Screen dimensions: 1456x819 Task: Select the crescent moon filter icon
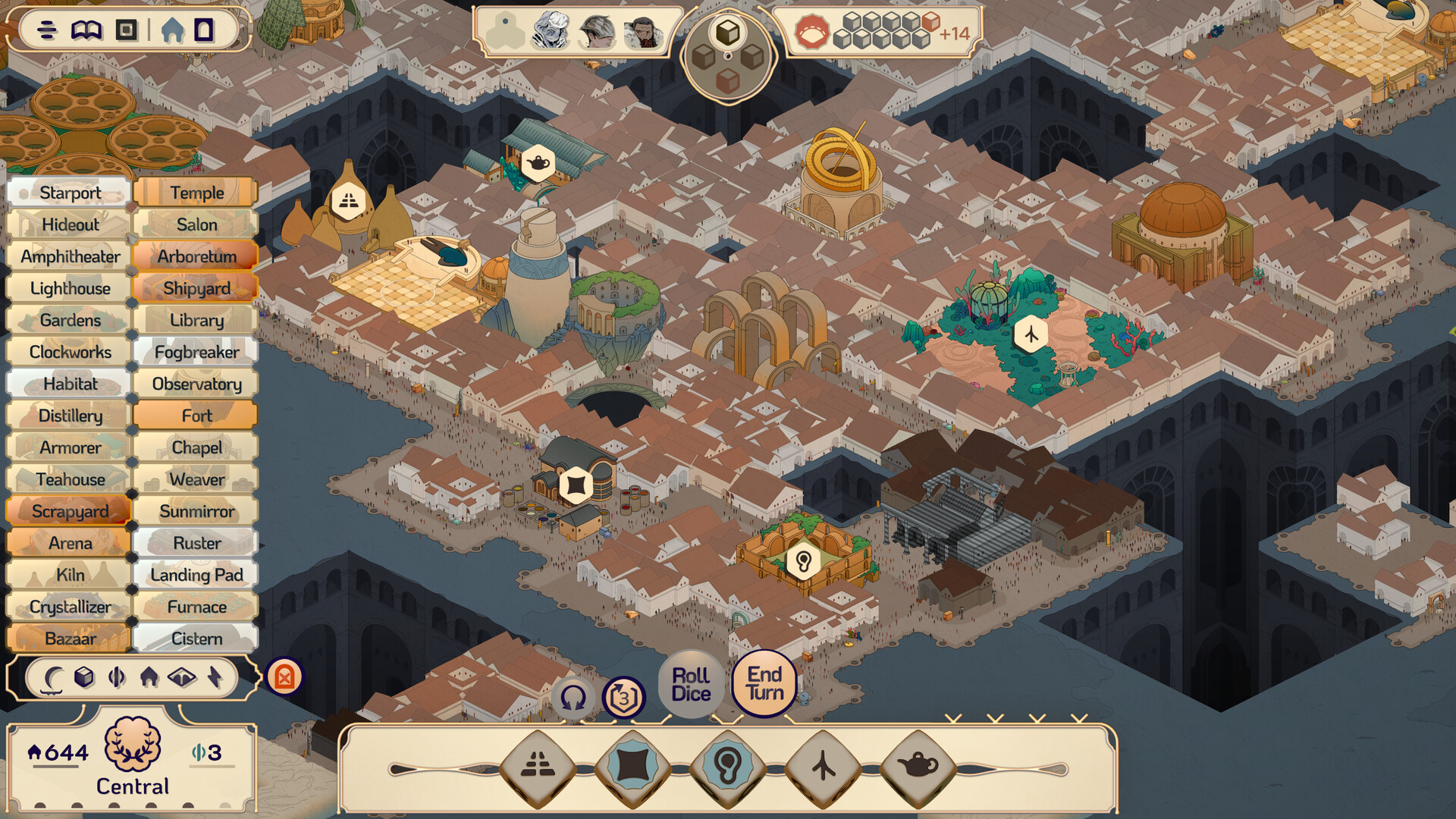pyautogui.click(x=53, y=676)
